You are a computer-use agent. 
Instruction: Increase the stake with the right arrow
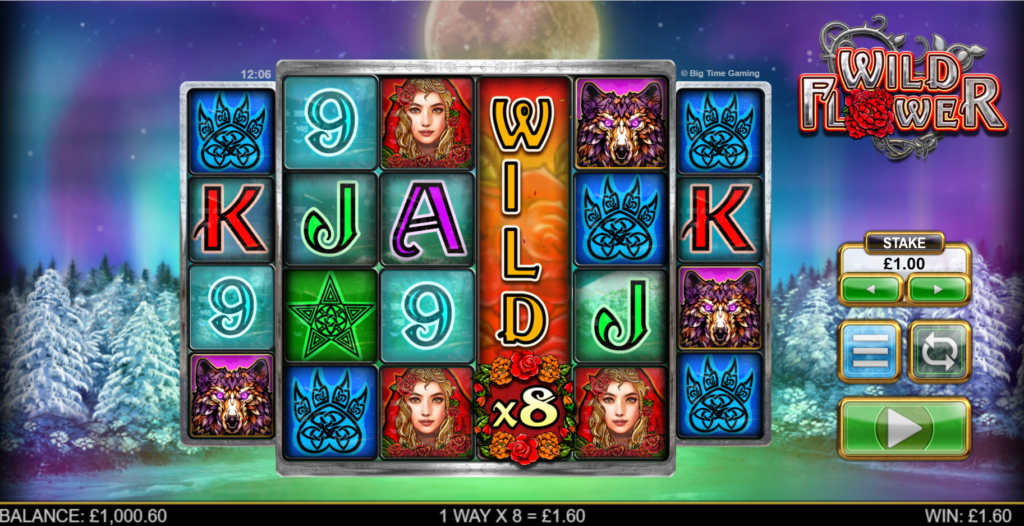coord(937,289)
